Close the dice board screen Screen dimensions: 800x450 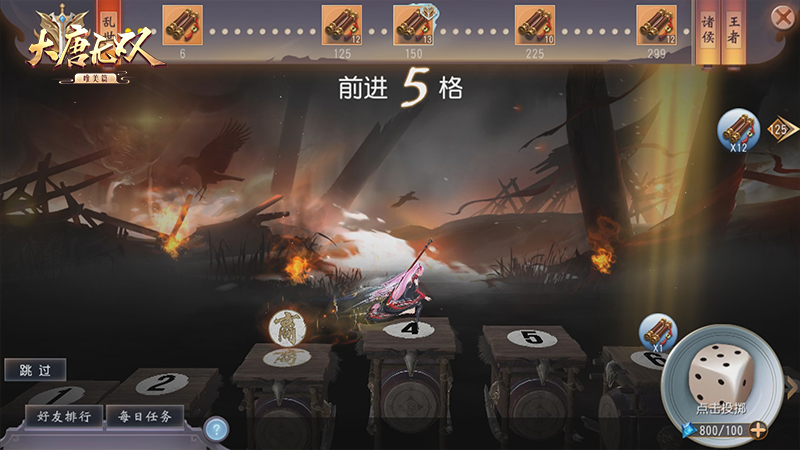782,17
